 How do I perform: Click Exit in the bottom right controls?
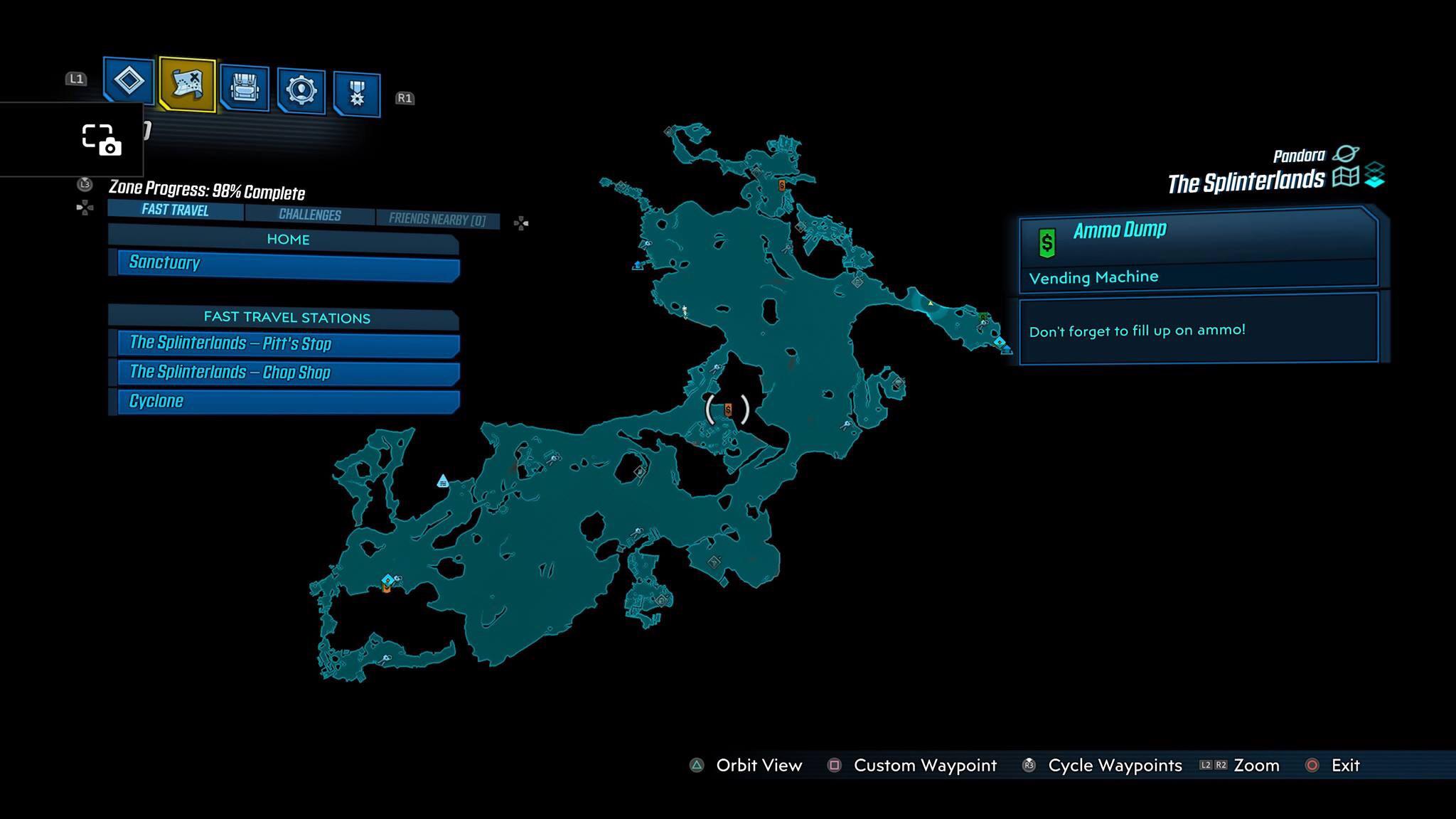(x=1346, y=766)
